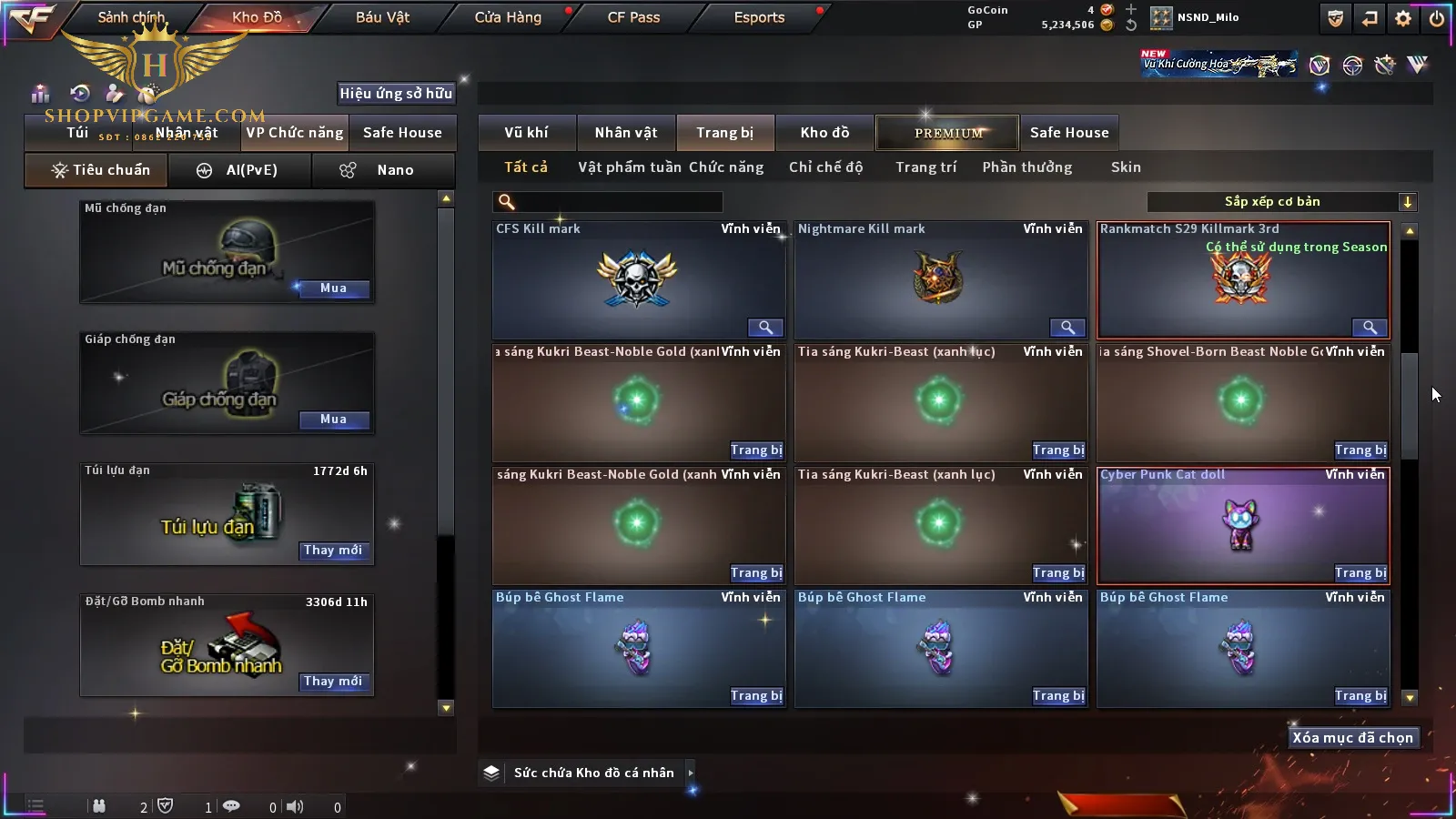Open the Sắp xếp cơ bản dropdown

[x=1281, y=202]
